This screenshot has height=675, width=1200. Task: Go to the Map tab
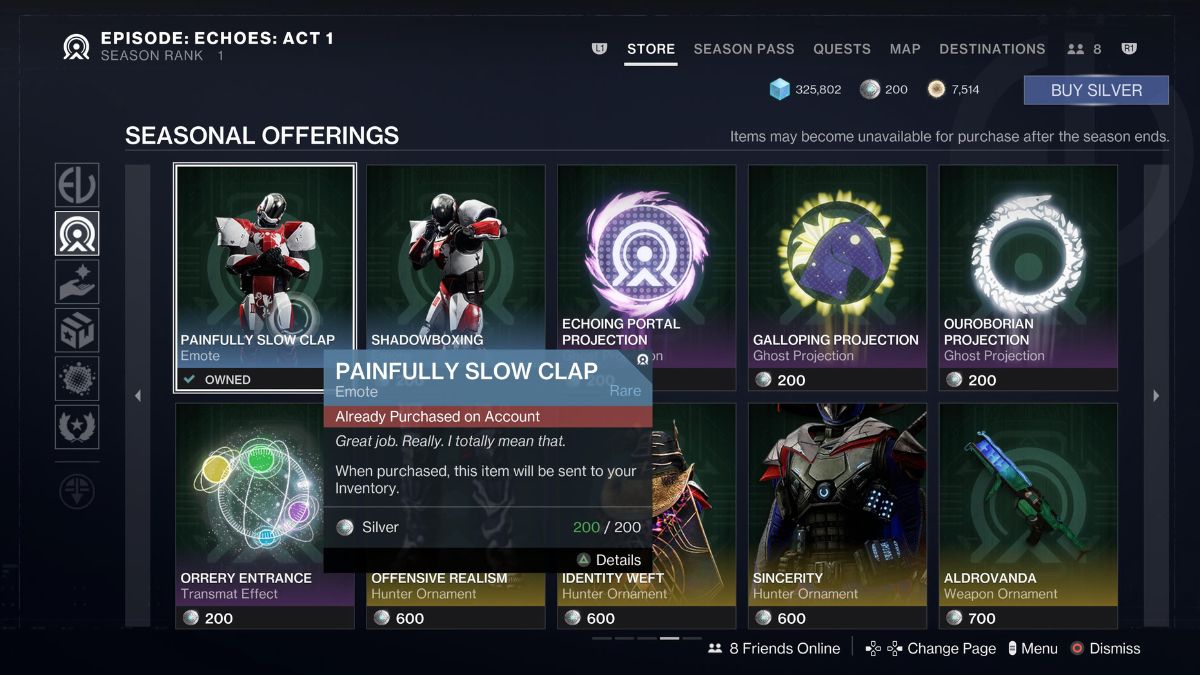pos(905,49)
